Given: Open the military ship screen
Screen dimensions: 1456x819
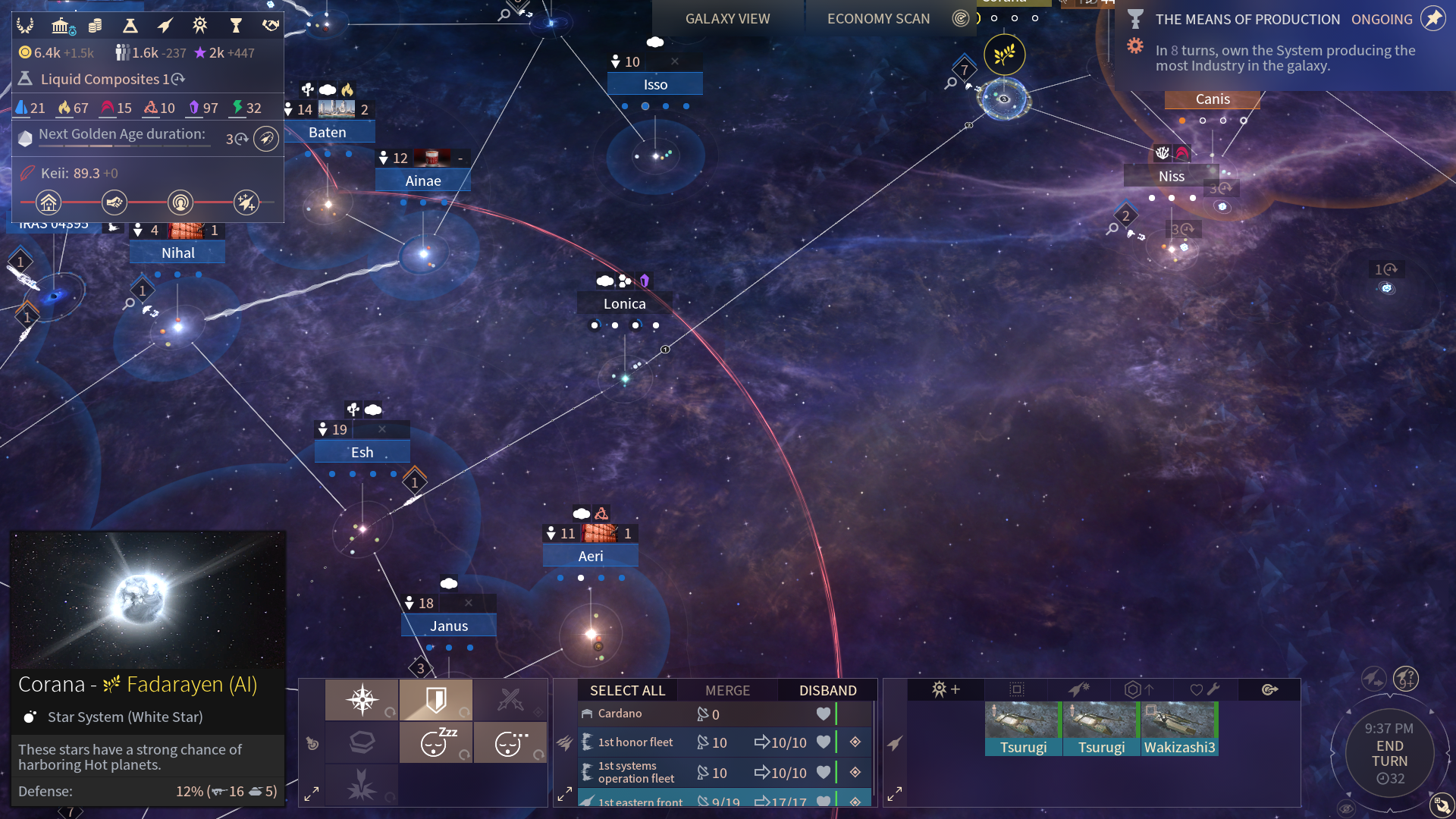Looking at the screenshot, I should tap(165, 26).
